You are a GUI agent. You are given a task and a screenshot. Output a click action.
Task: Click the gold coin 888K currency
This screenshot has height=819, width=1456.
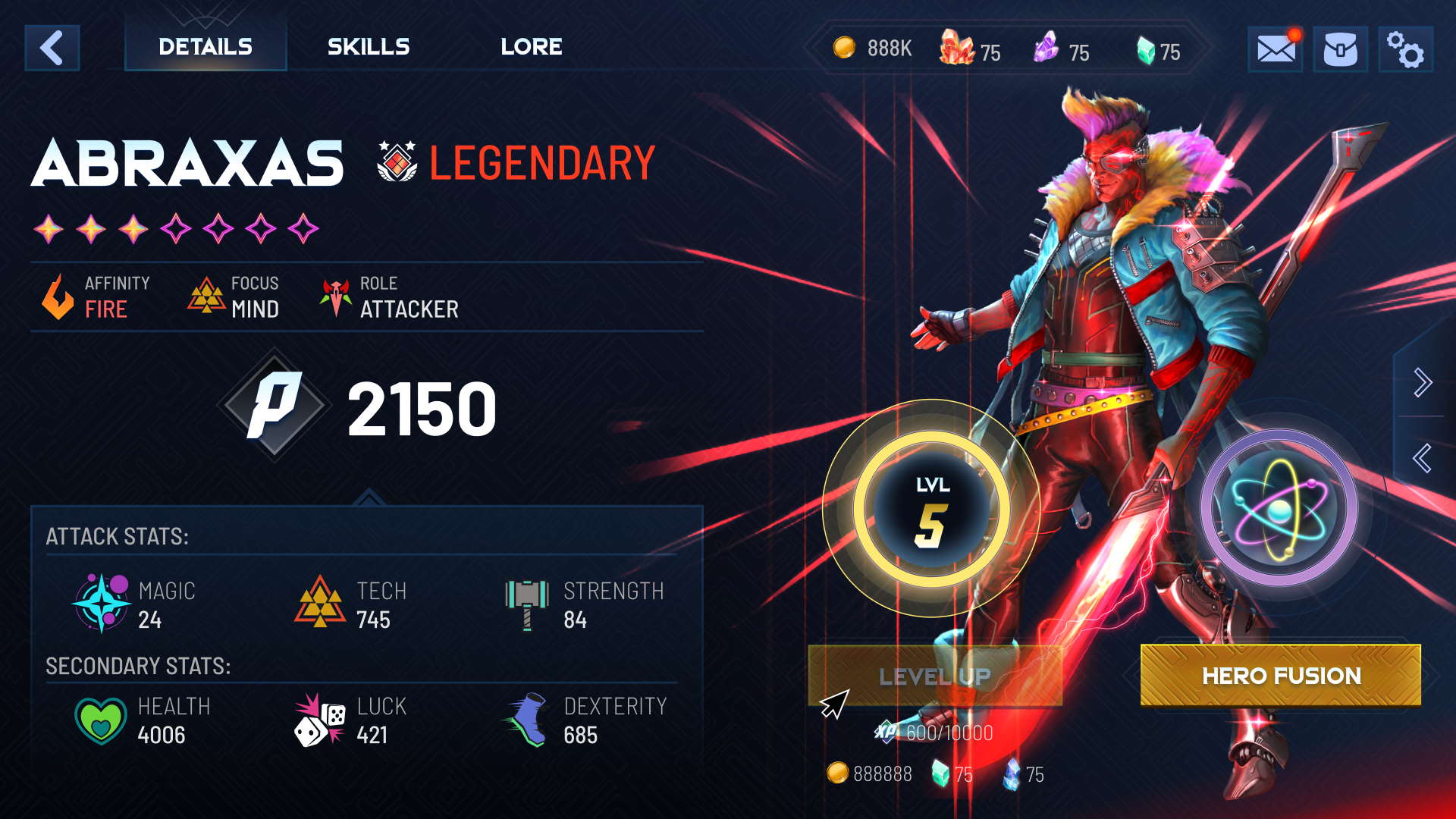click(872, 49)
